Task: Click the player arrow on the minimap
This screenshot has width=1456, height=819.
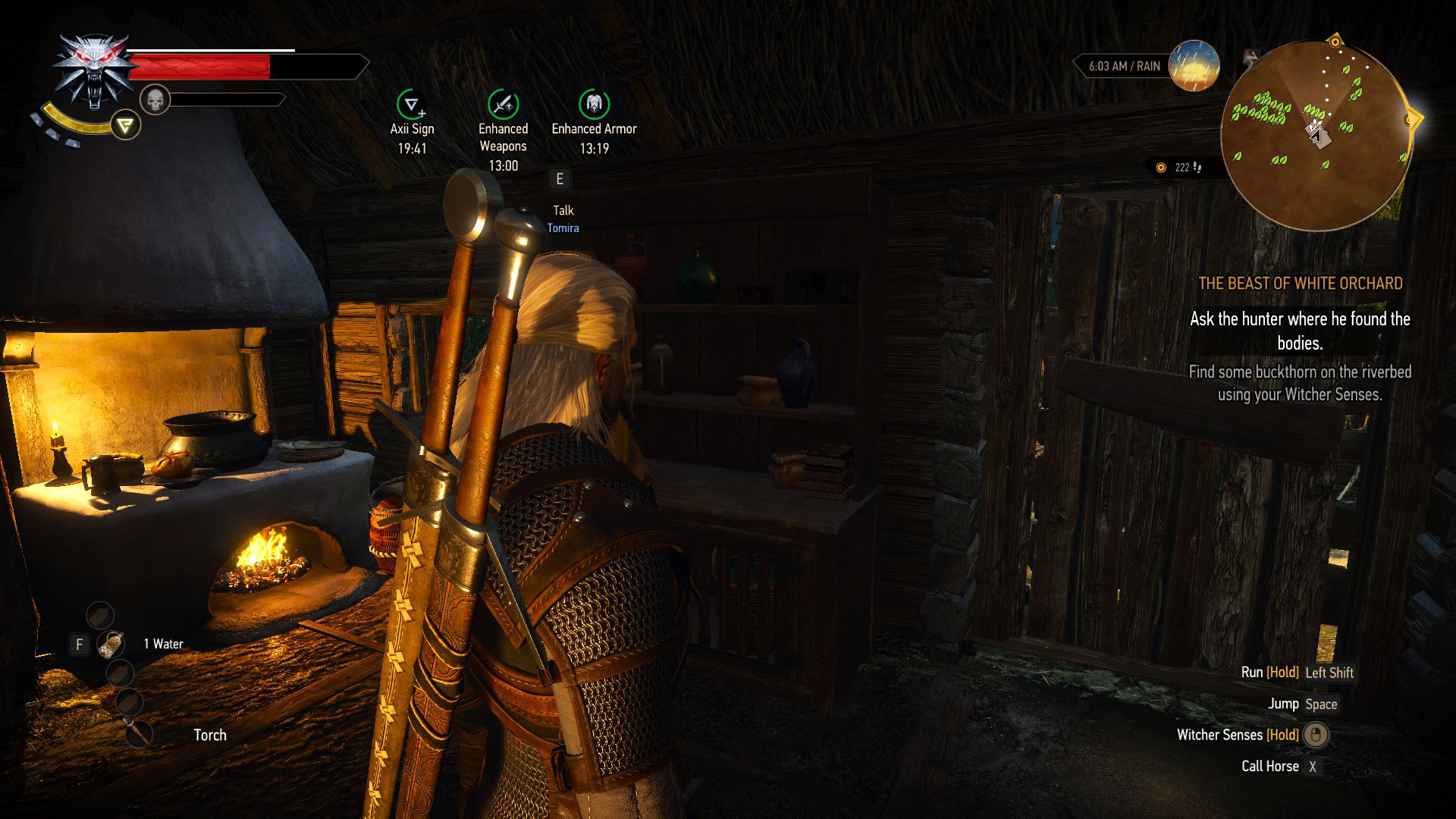Action: click(1317, 135)
